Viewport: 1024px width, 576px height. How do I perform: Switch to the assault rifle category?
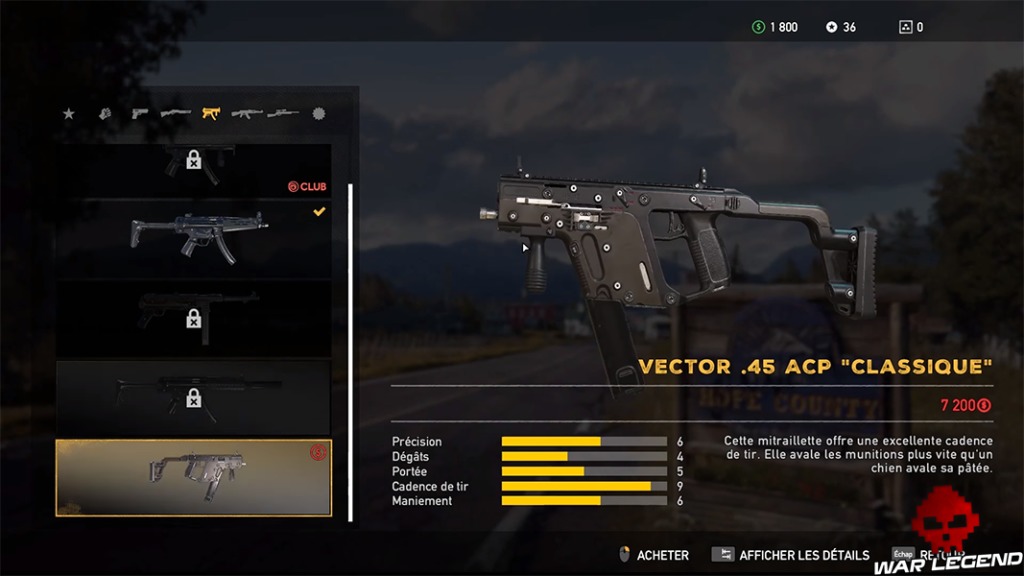click(x=246, y=114)
